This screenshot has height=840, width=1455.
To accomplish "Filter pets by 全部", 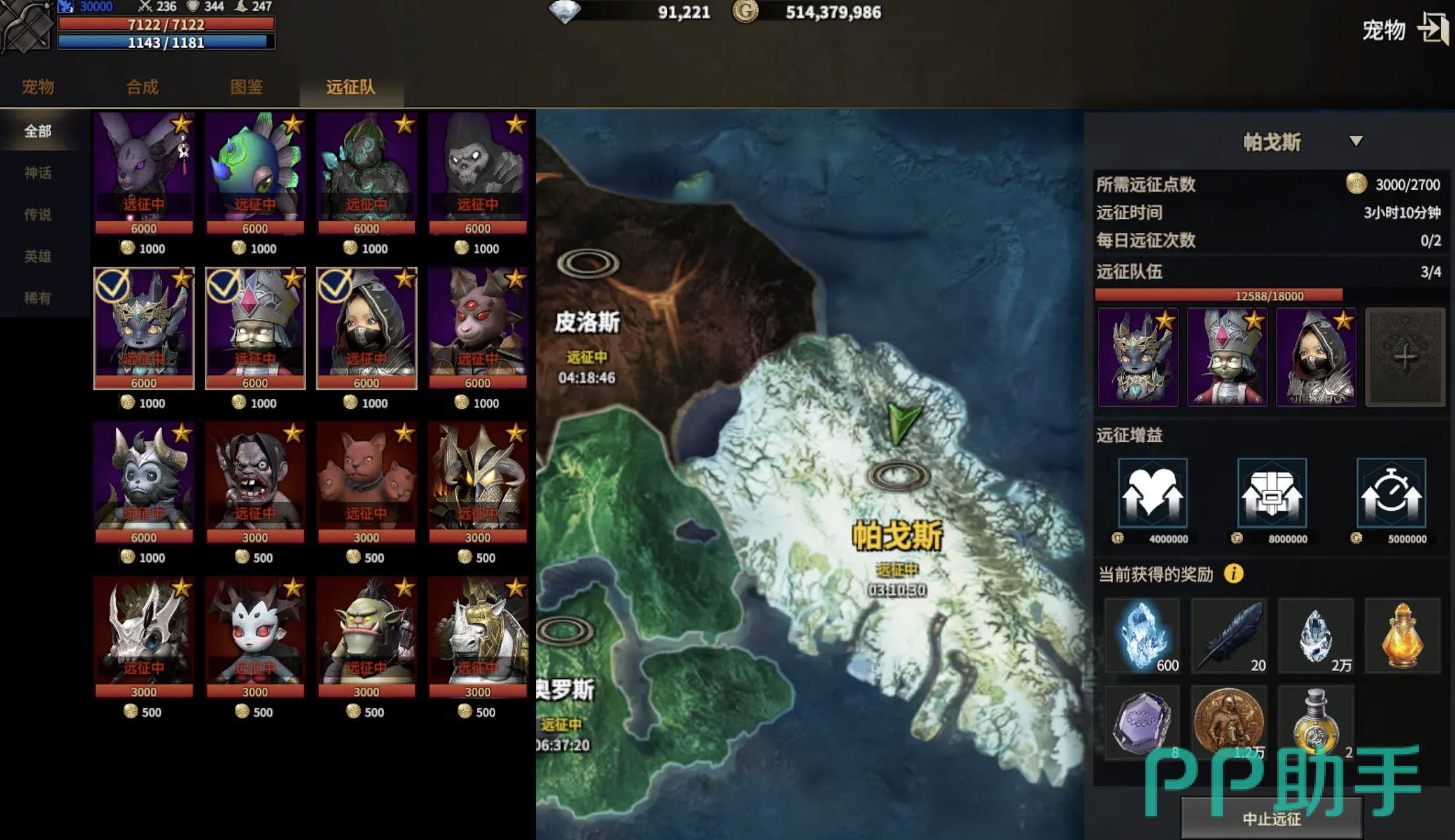I will tap(38, 131).
